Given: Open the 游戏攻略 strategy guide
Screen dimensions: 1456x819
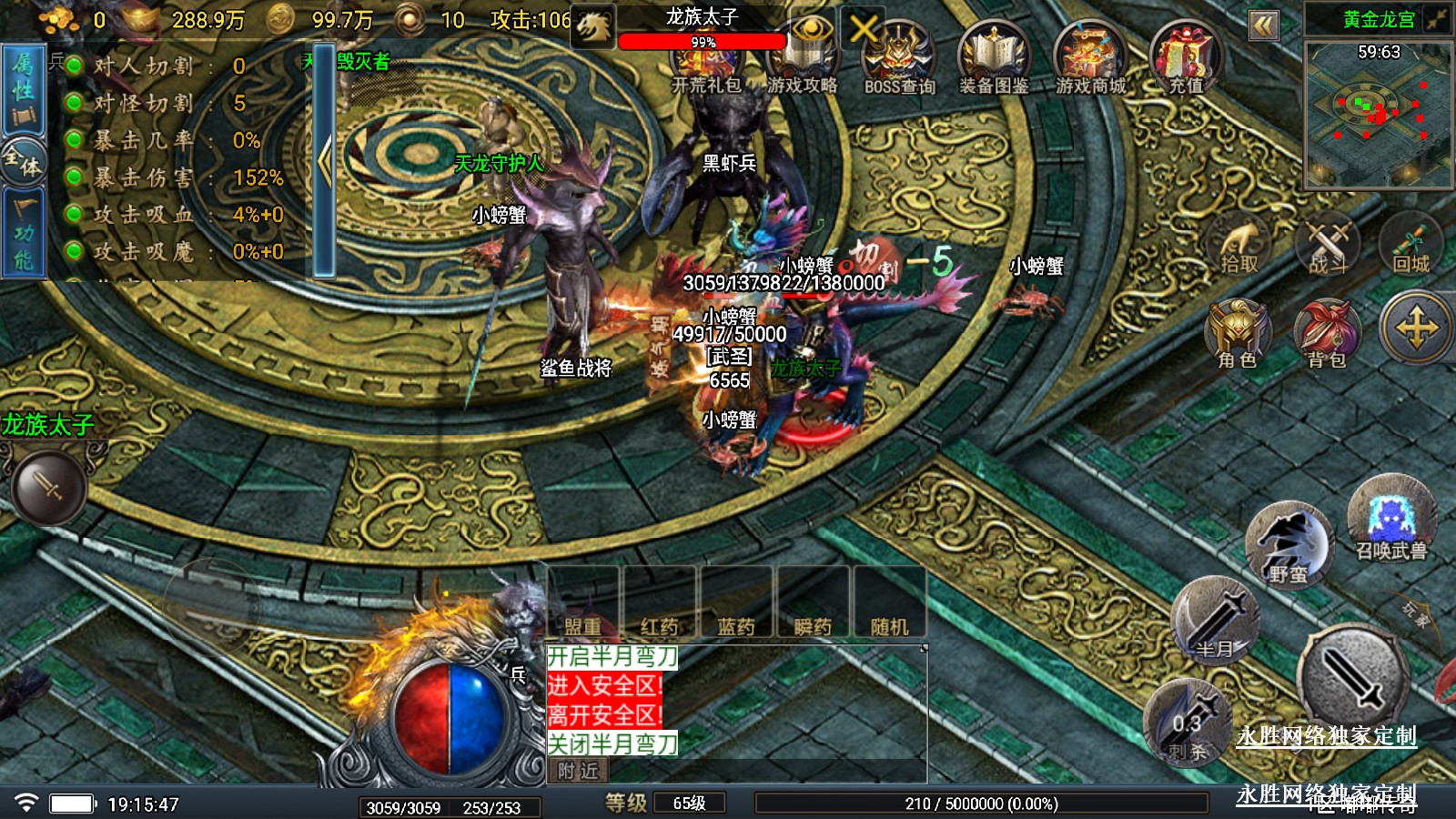Looking at the screenshot, I should pyautogui.click(x=802, y=58).
